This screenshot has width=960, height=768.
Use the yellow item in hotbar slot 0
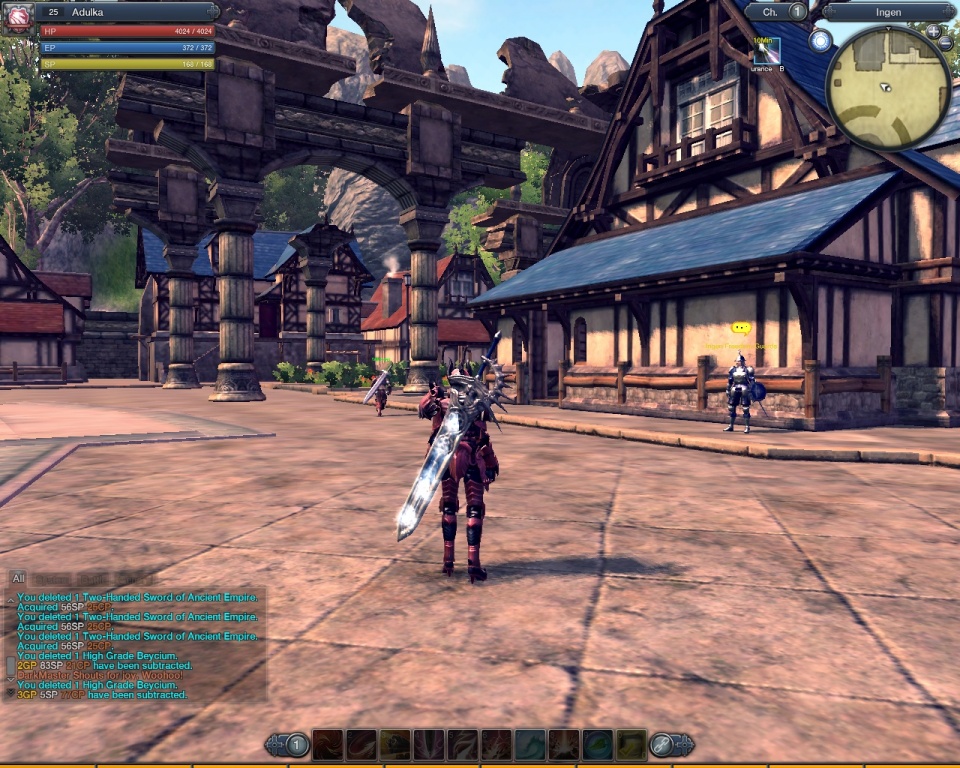(x=631, y=744)
